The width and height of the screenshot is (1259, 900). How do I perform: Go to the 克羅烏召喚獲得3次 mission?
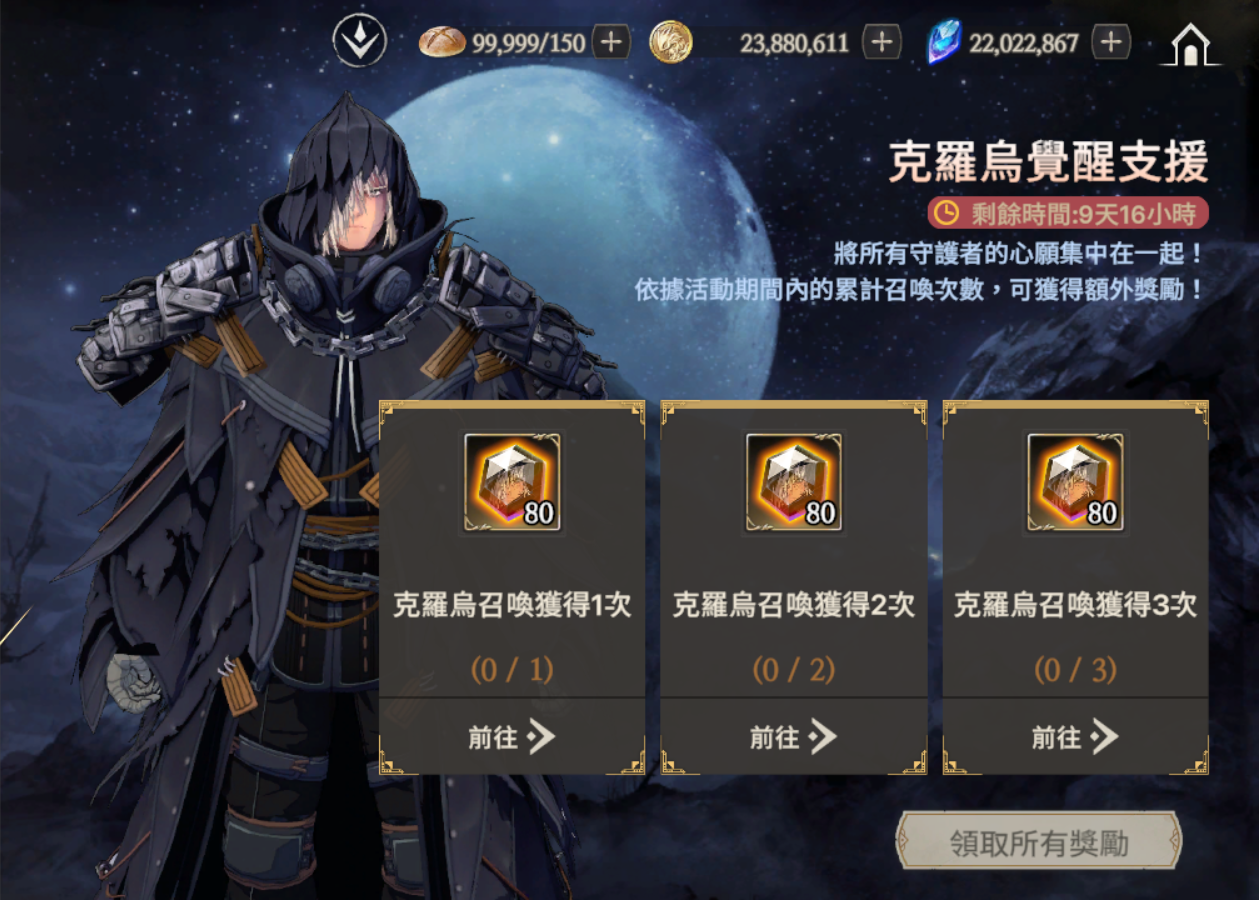(1075, 738)
